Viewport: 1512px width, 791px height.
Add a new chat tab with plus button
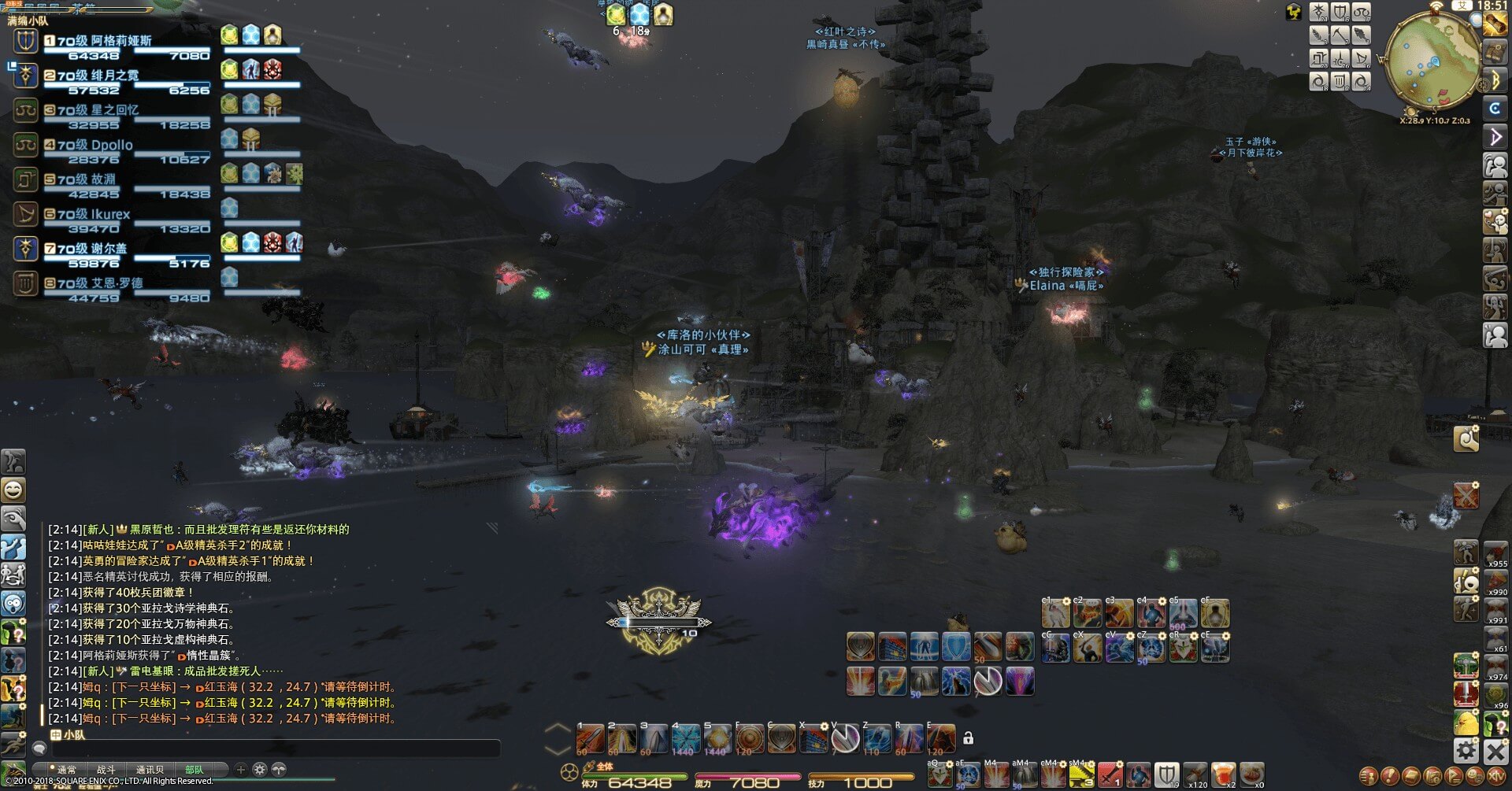click(241, 770)
